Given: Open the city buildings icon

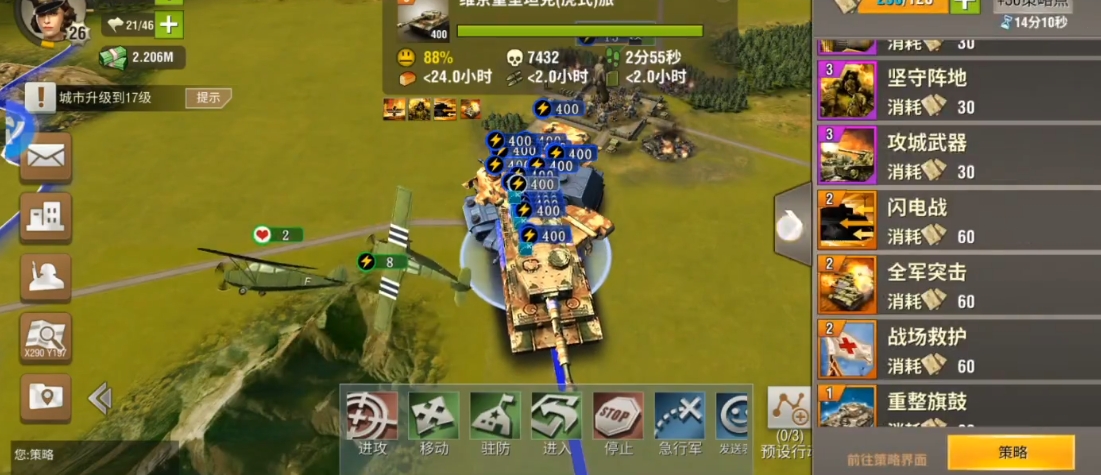Looking at the screenshot, I should [46, 217].
